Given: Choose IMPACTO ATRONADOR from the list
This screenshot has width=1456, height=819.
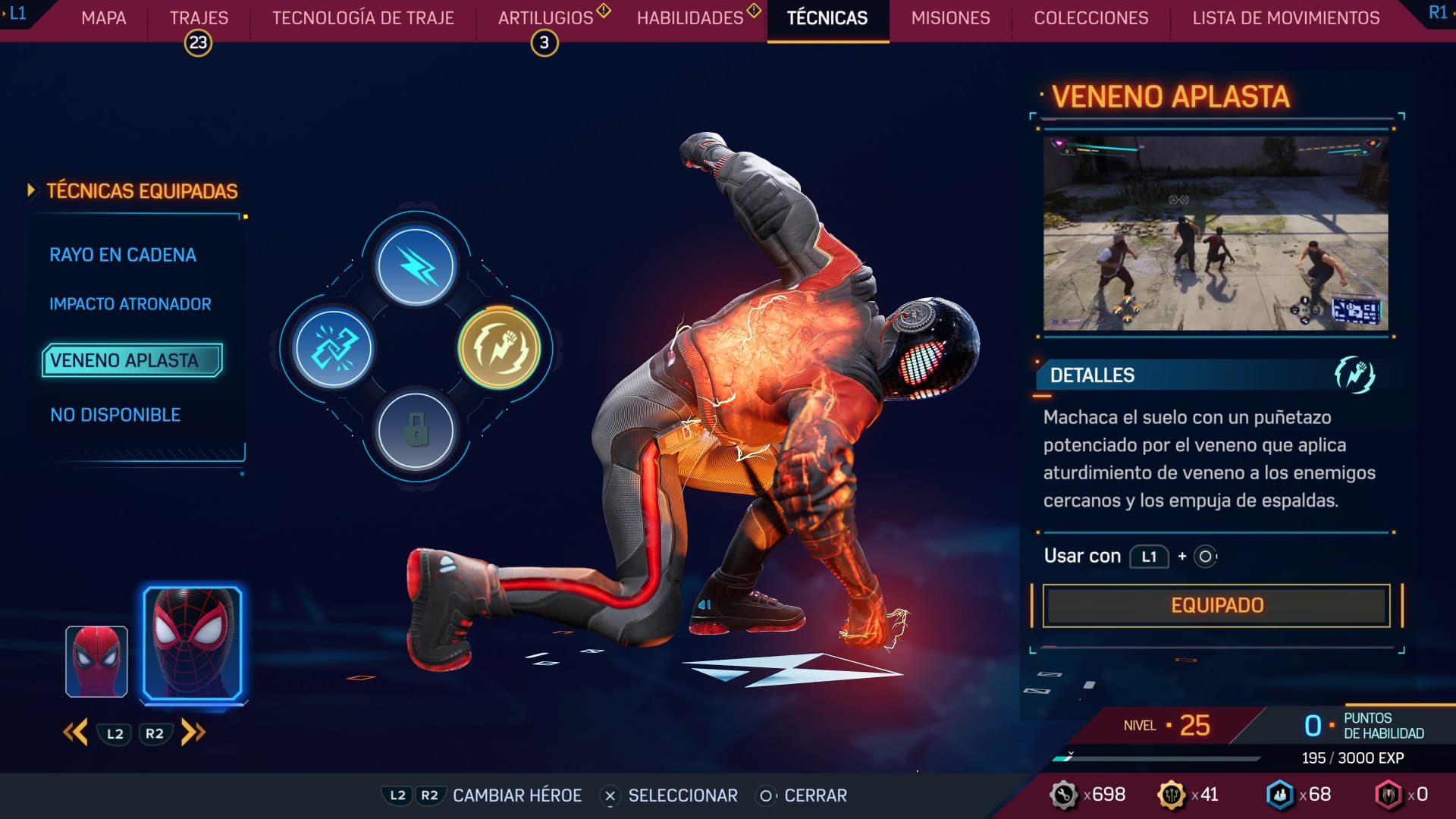Looking at the screenshot, I should [x=130, y=304].
